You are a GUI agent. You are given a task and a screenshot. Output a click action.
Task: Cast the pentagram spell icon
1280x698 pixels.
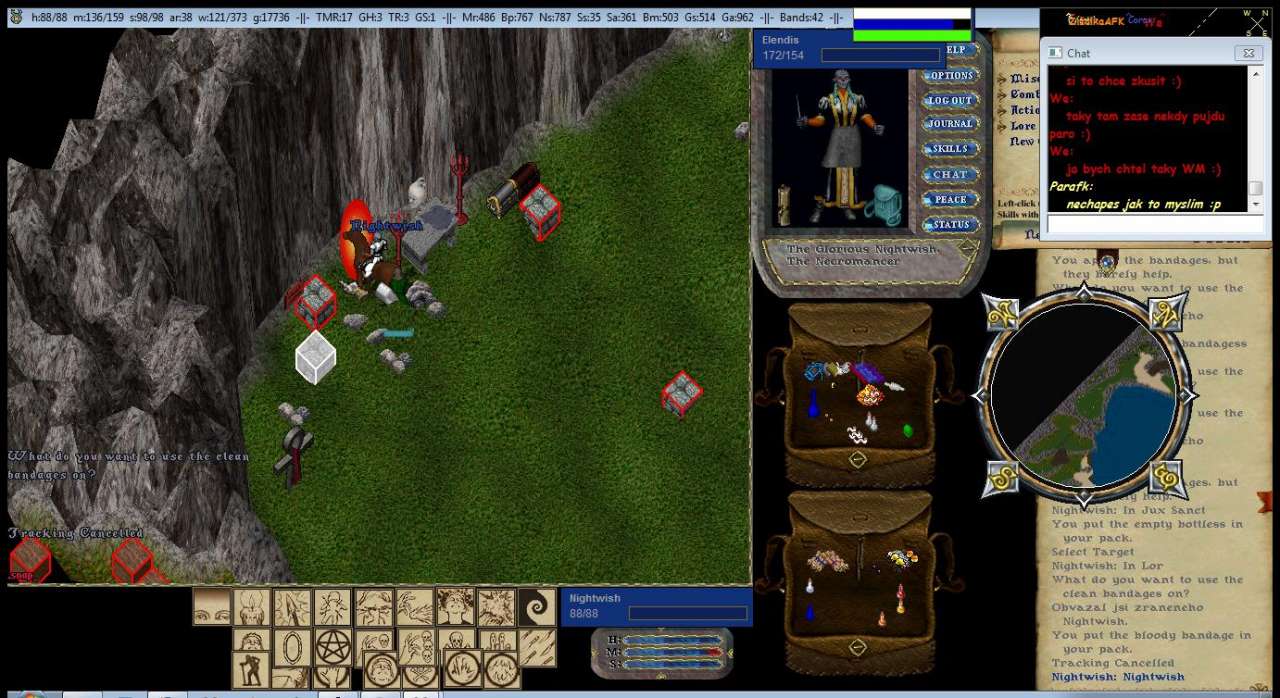333,647
